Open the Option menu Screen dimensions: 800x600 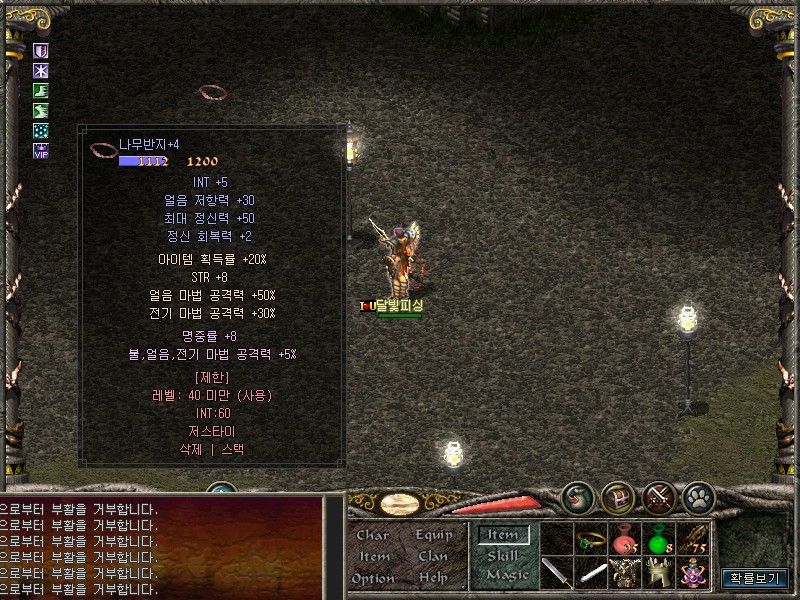pos(372,578)
